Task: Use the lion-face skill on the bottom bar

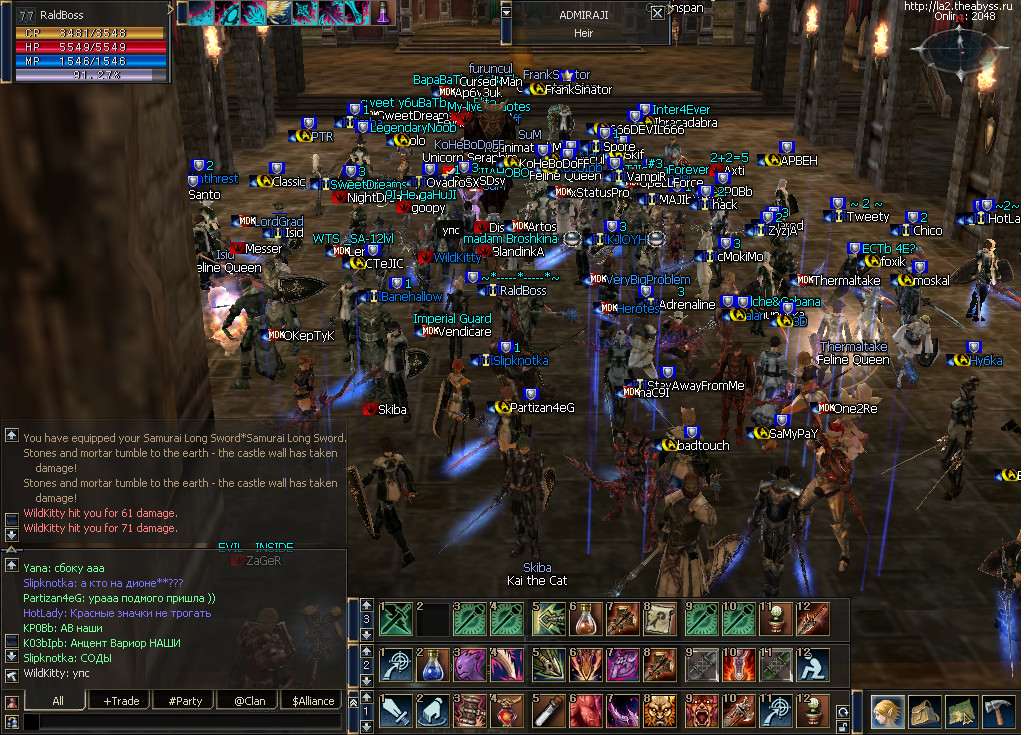Action: click(661, 712)
